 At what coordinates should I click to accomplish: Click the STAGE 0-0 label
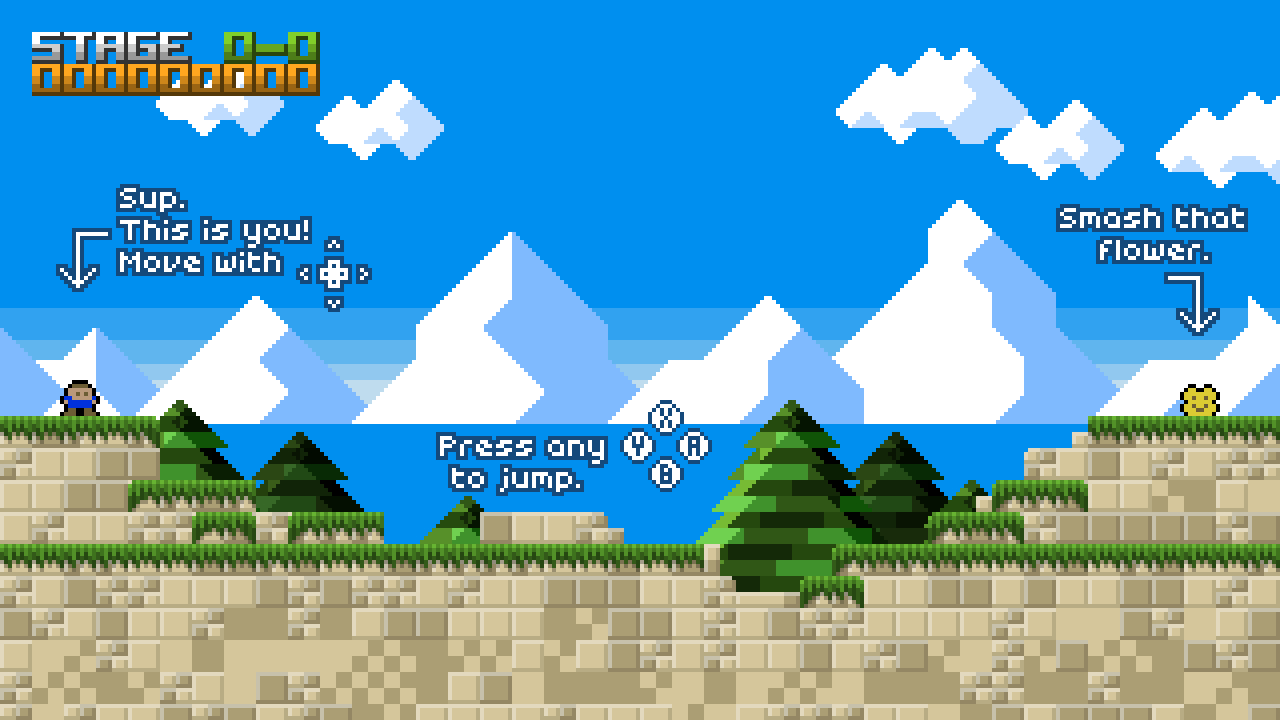tap(110, 45)
